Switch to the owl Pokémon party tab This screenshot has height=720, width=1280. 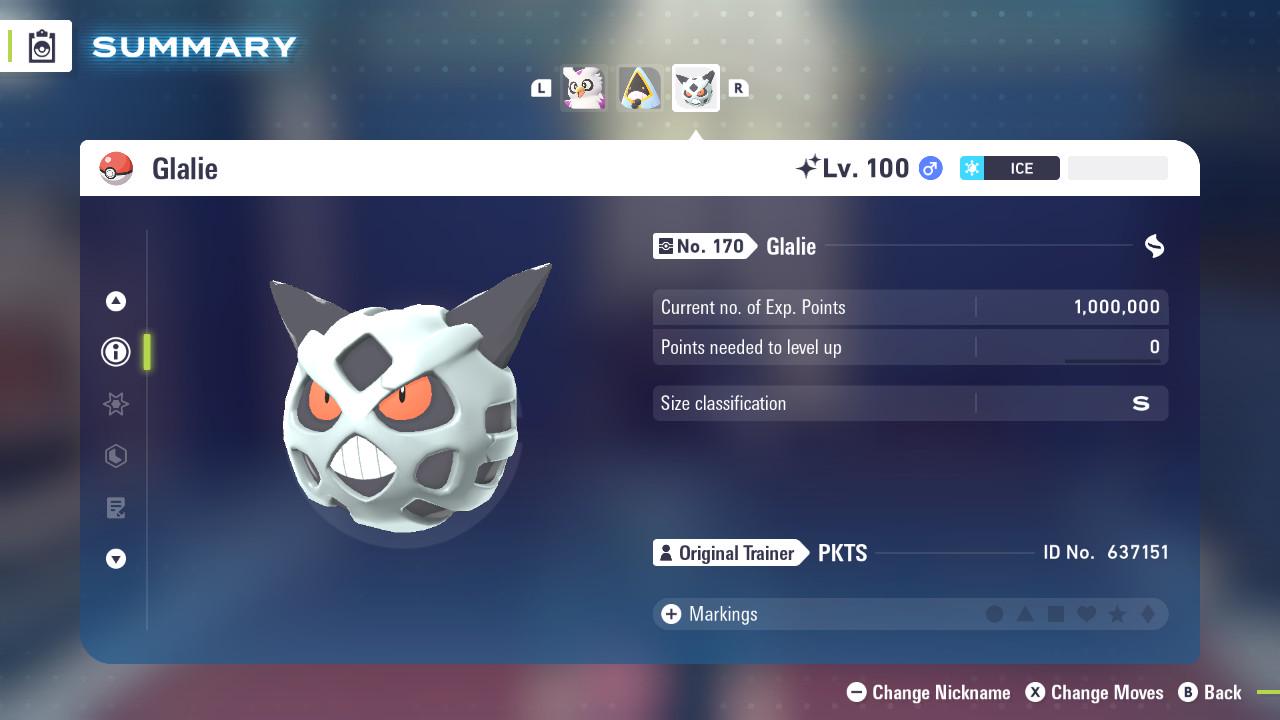[x=583, y=88]
